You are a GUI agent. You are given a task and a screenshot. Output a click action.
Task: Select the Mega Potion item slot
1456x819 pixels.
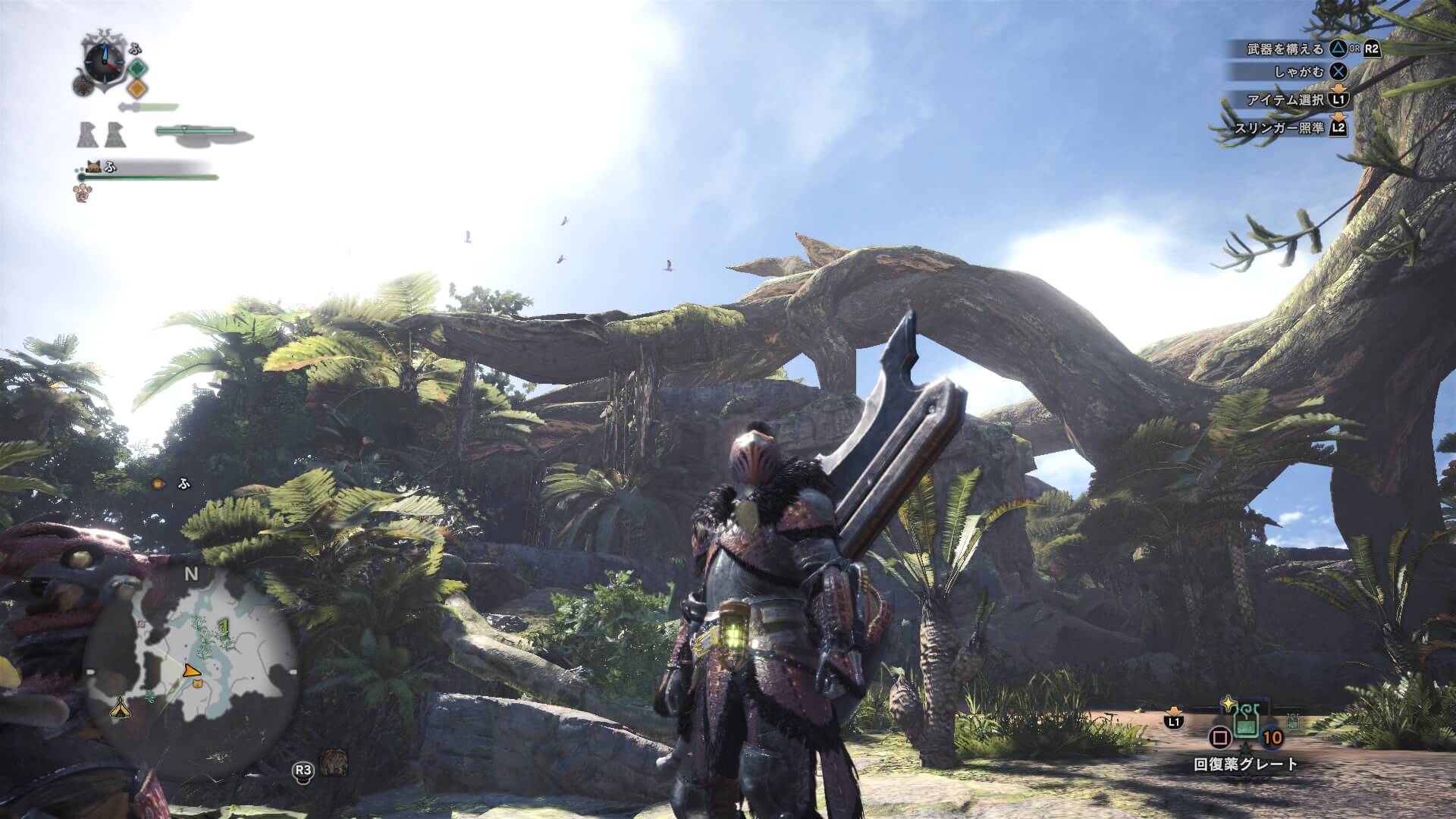pyautogui.click(x=1245, y=725)
